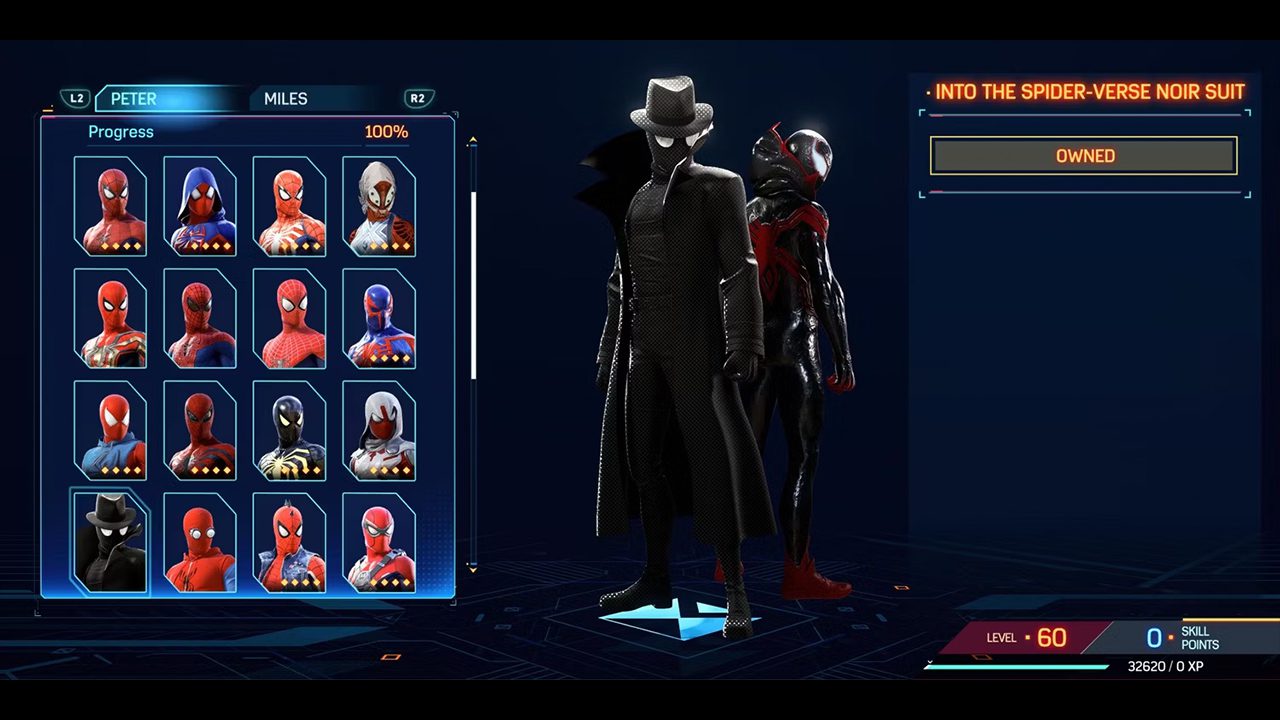Choose the blue hooded Spider-Man suit

tap(200, 206)
